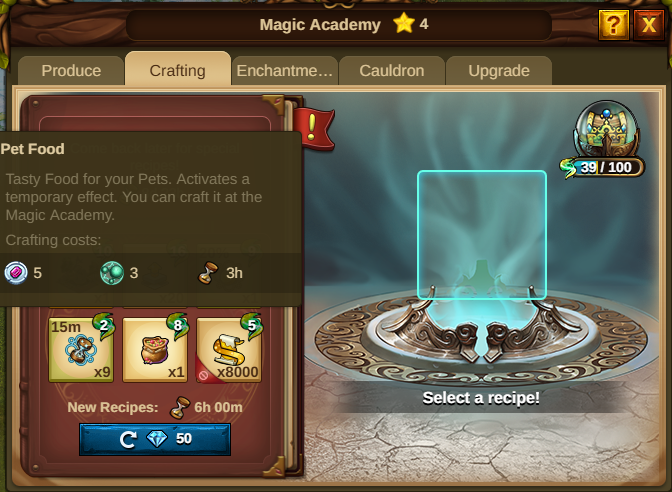Close the Magic Academy window
Screen dimensions: 672x492
tap(647, 24)
